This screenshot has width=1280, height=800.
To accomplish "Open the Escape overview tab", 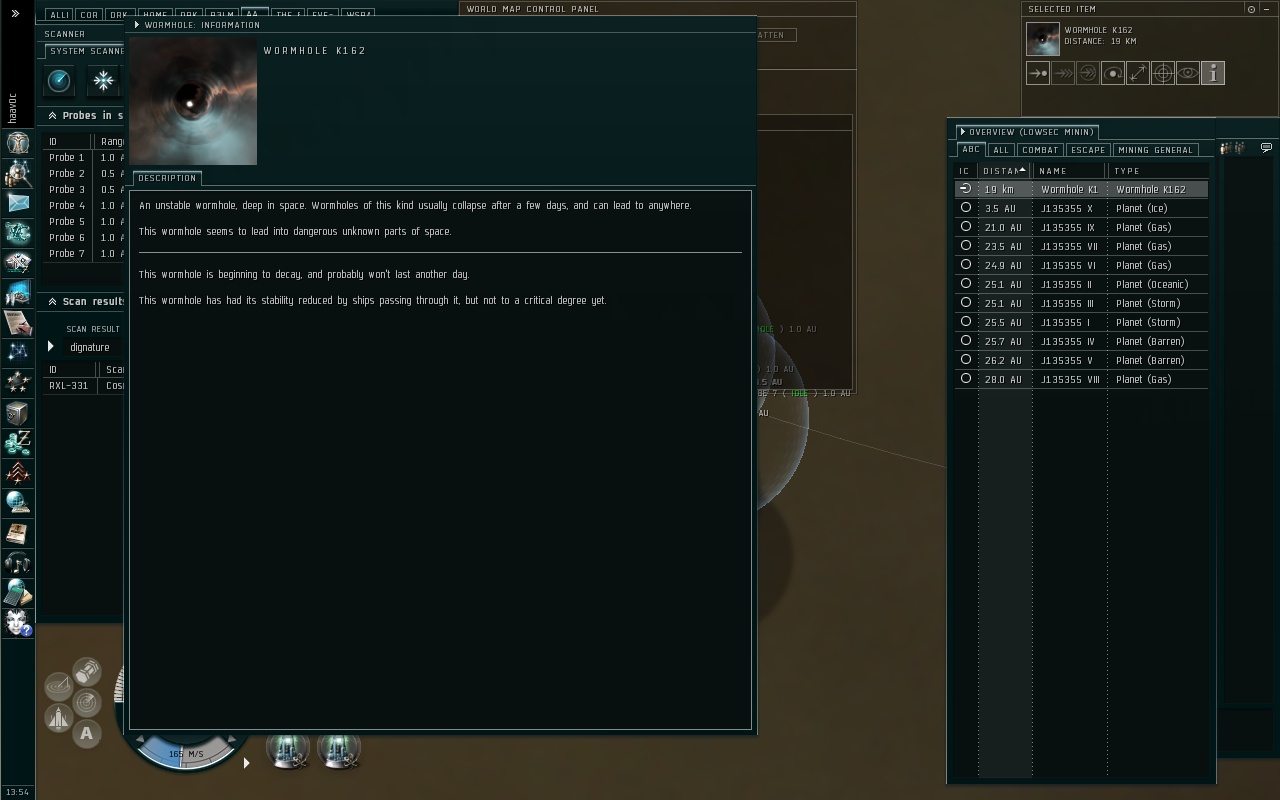I will coord(1087,150).
